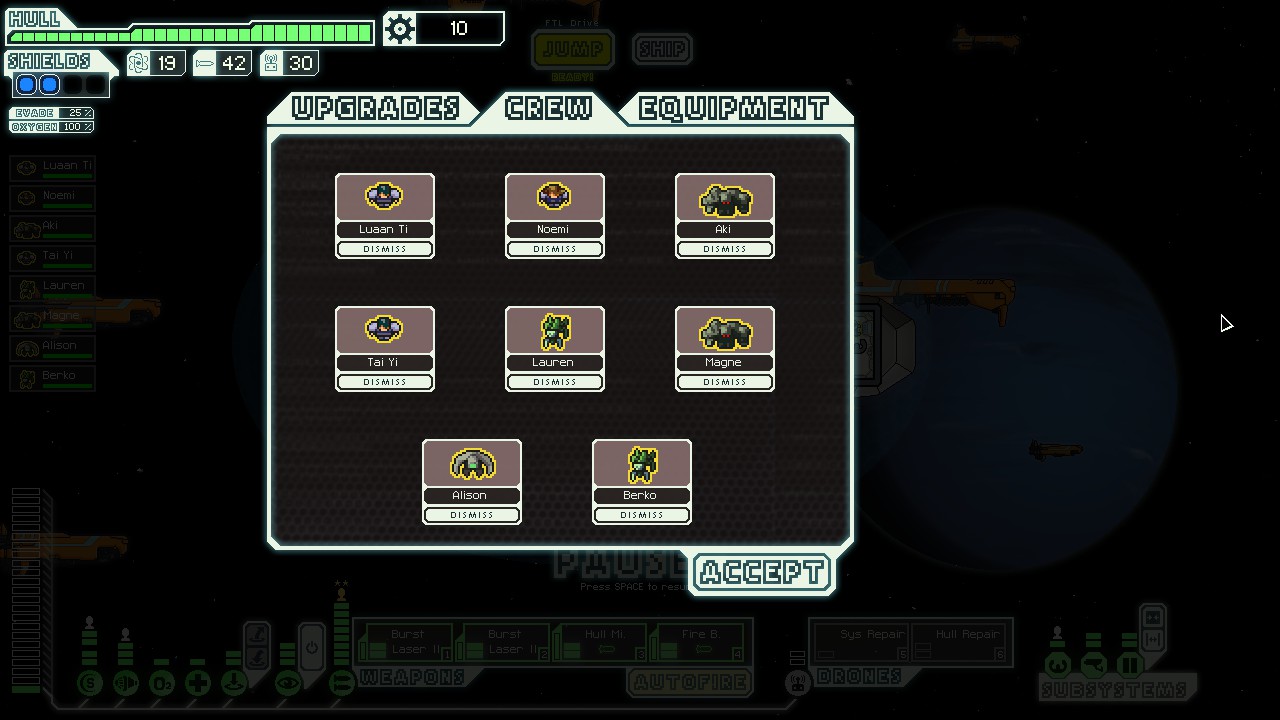This screenshot has width=1280, height=720.
Task: Dismiss crew member Magne
Action: tap(725, 382)
